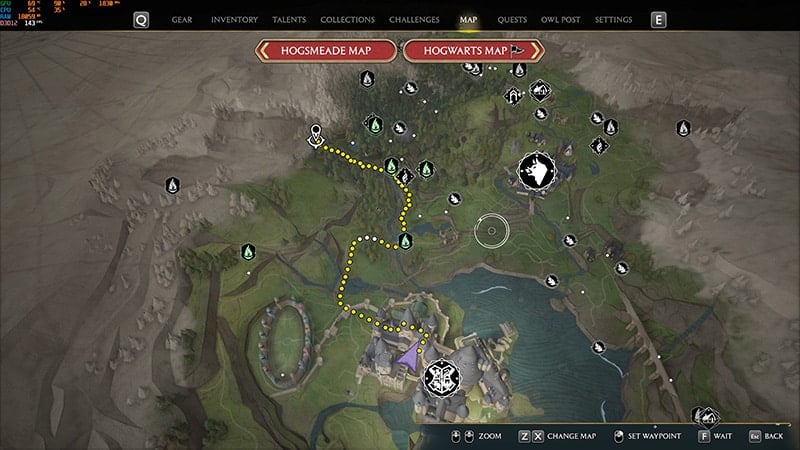Select the waypoint pin at route end
Viewport: 800px width, 450px height.
coord(316,134)
